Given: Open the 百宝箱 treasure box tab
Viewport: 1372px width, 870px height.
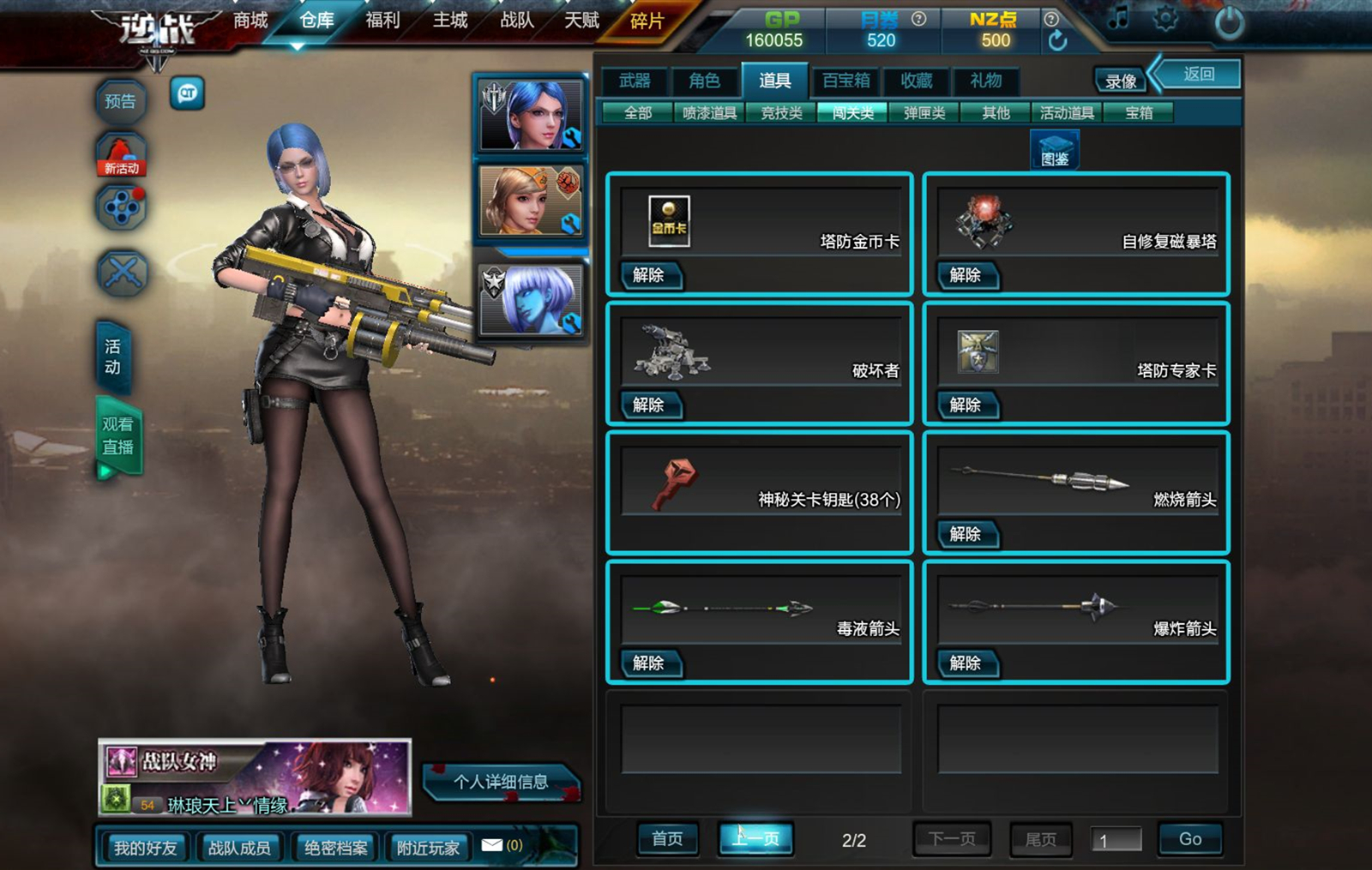Looking at the screenshot, I should click(845, 81).
